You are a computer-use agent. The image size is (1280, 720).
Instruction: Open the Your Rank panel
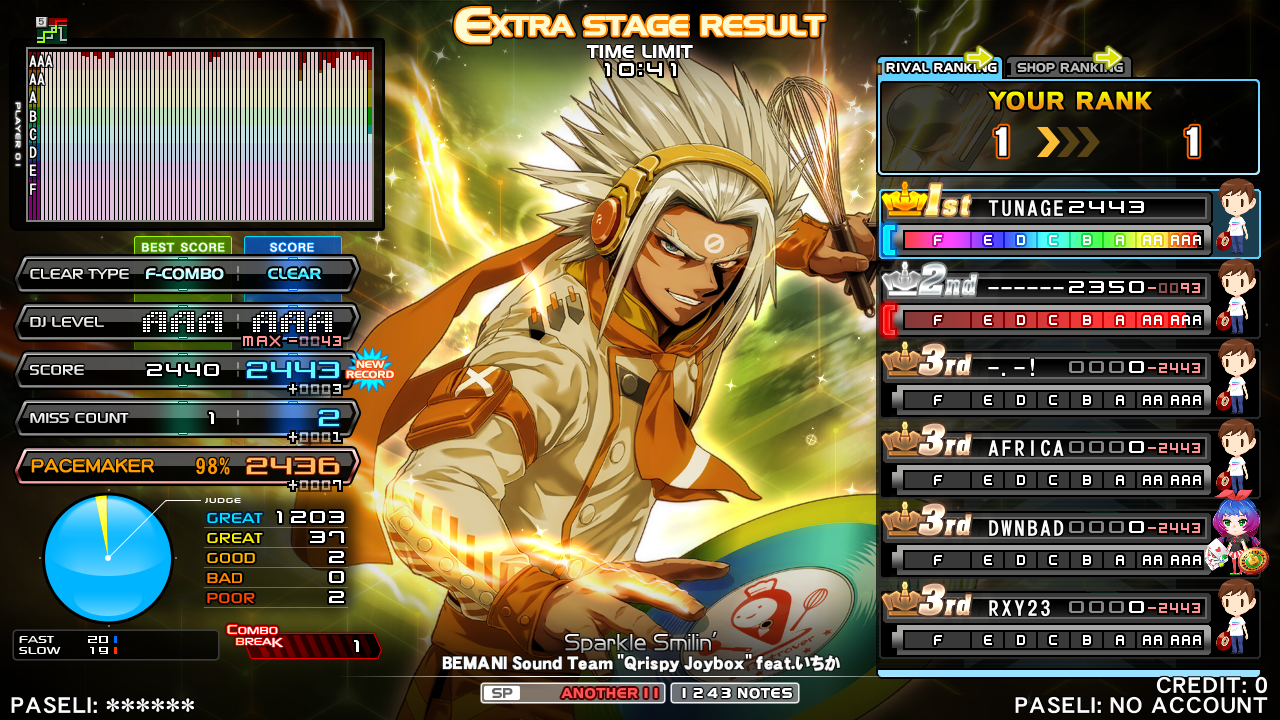1068,127
